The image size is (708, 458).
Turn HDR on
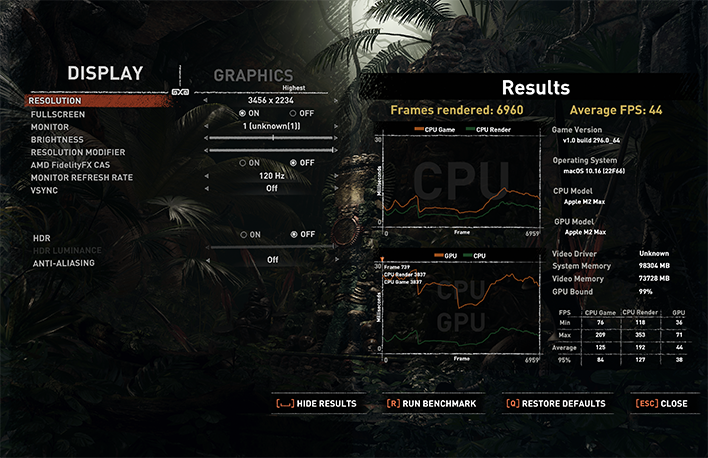pos(242,234)
